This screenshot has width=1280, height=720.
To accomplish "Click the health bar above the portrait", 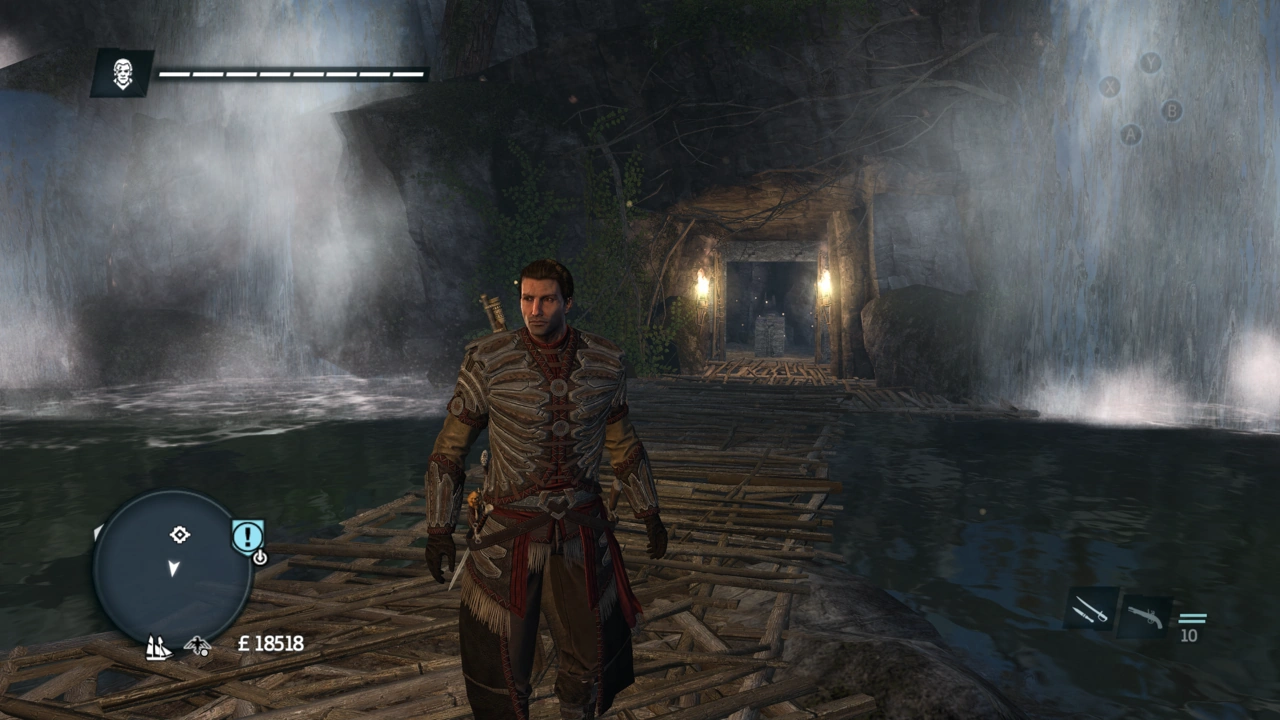I will point(290,71).
